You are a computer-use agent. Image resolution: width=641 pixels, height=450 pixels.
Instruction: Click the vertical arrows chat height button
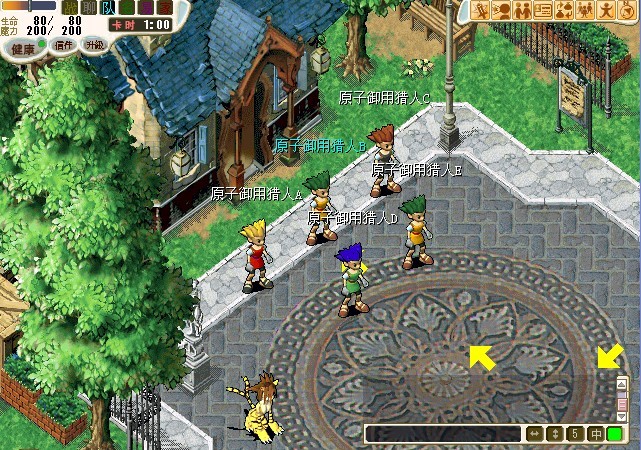555,434
